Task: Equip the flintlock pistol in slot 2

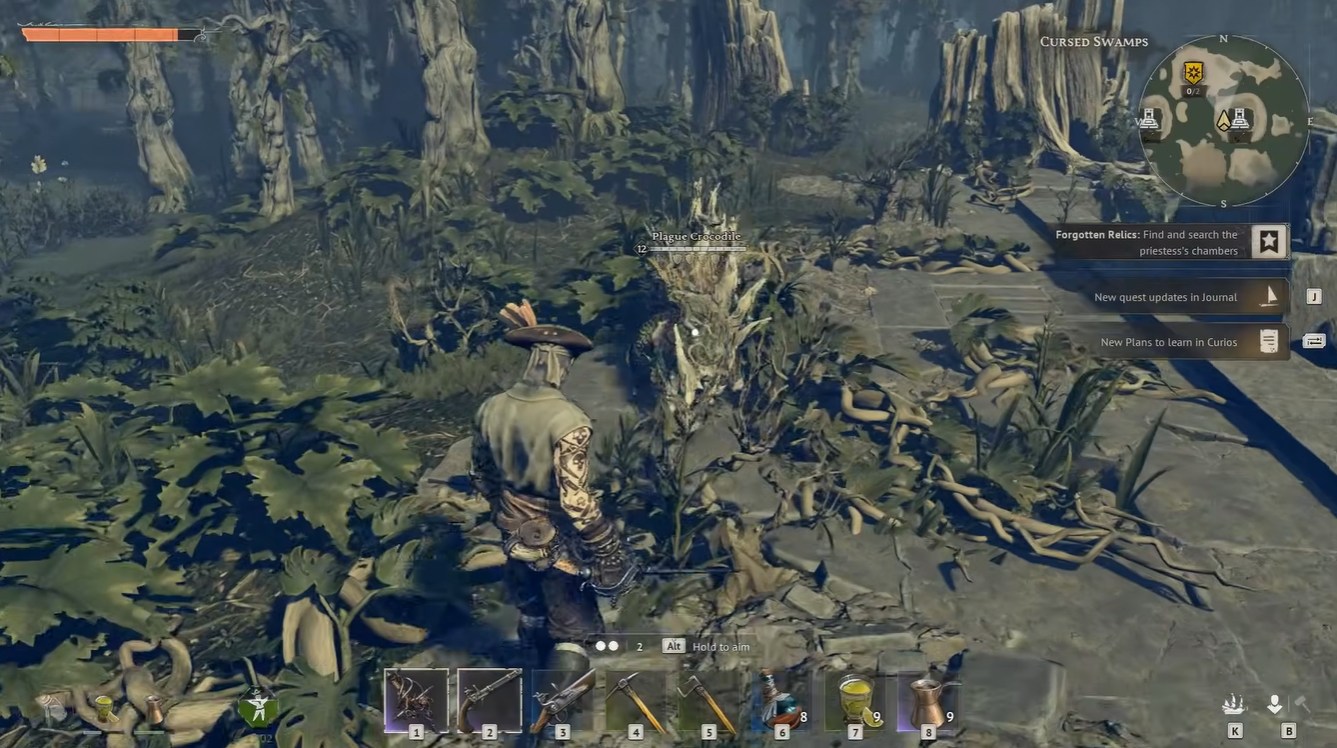Action: [489, 699]
